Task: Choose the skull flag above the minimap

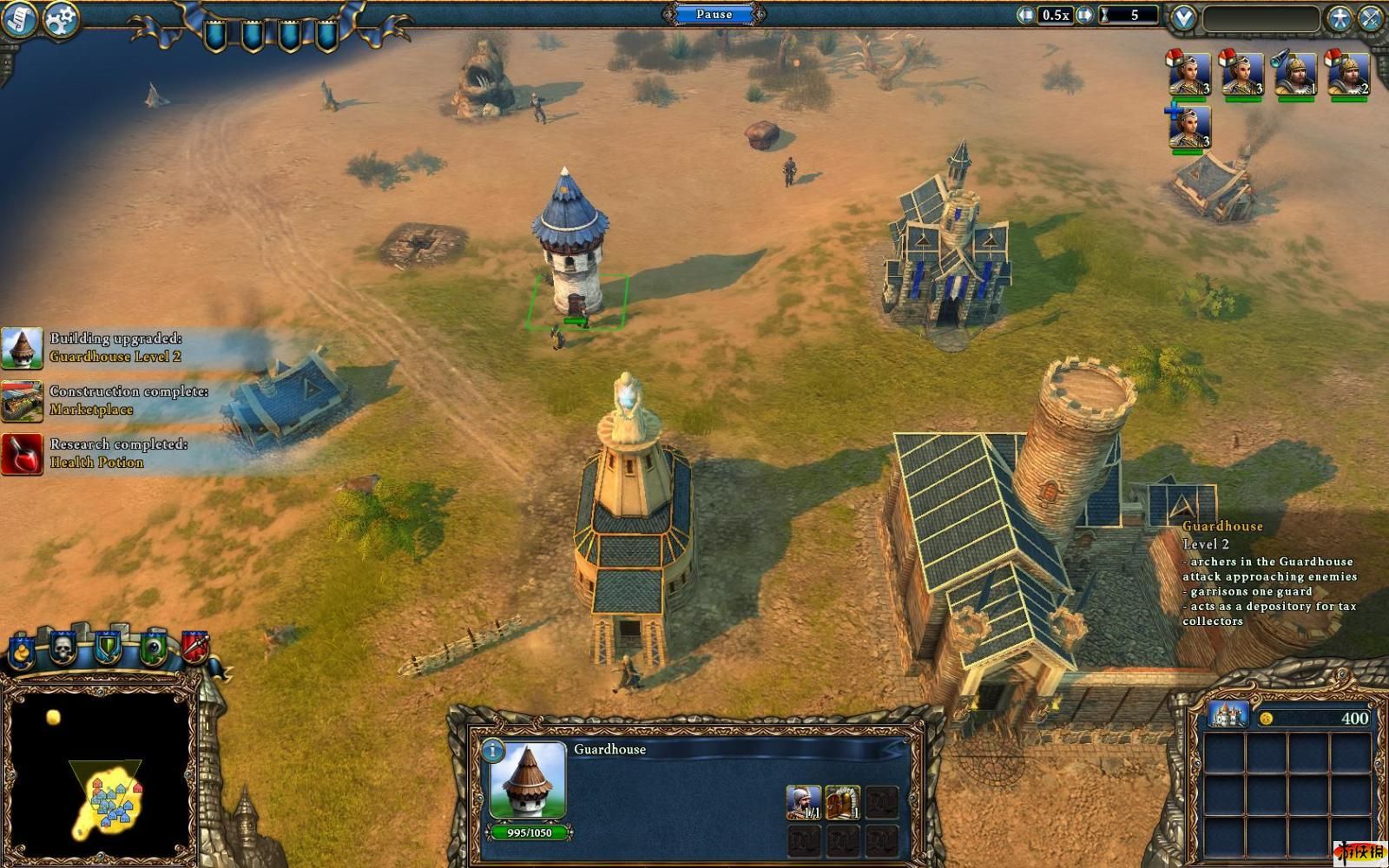Action: click(63, 647)
